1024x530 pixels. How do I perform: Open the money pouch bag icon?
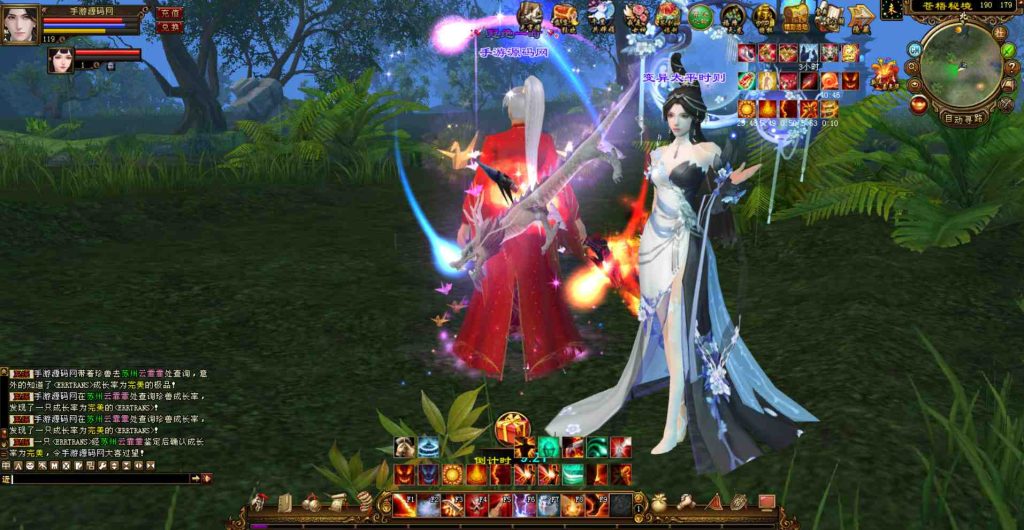(660, 502)
